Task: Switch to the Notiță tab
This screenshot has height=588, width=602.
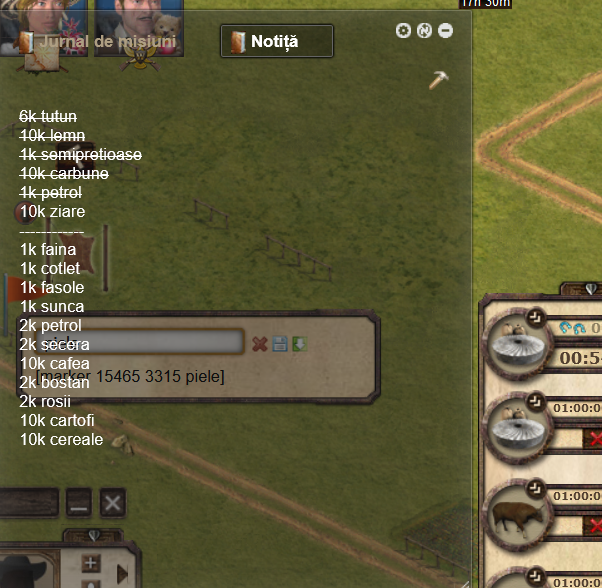Action: pyautogui.click(x=276, y=41)
